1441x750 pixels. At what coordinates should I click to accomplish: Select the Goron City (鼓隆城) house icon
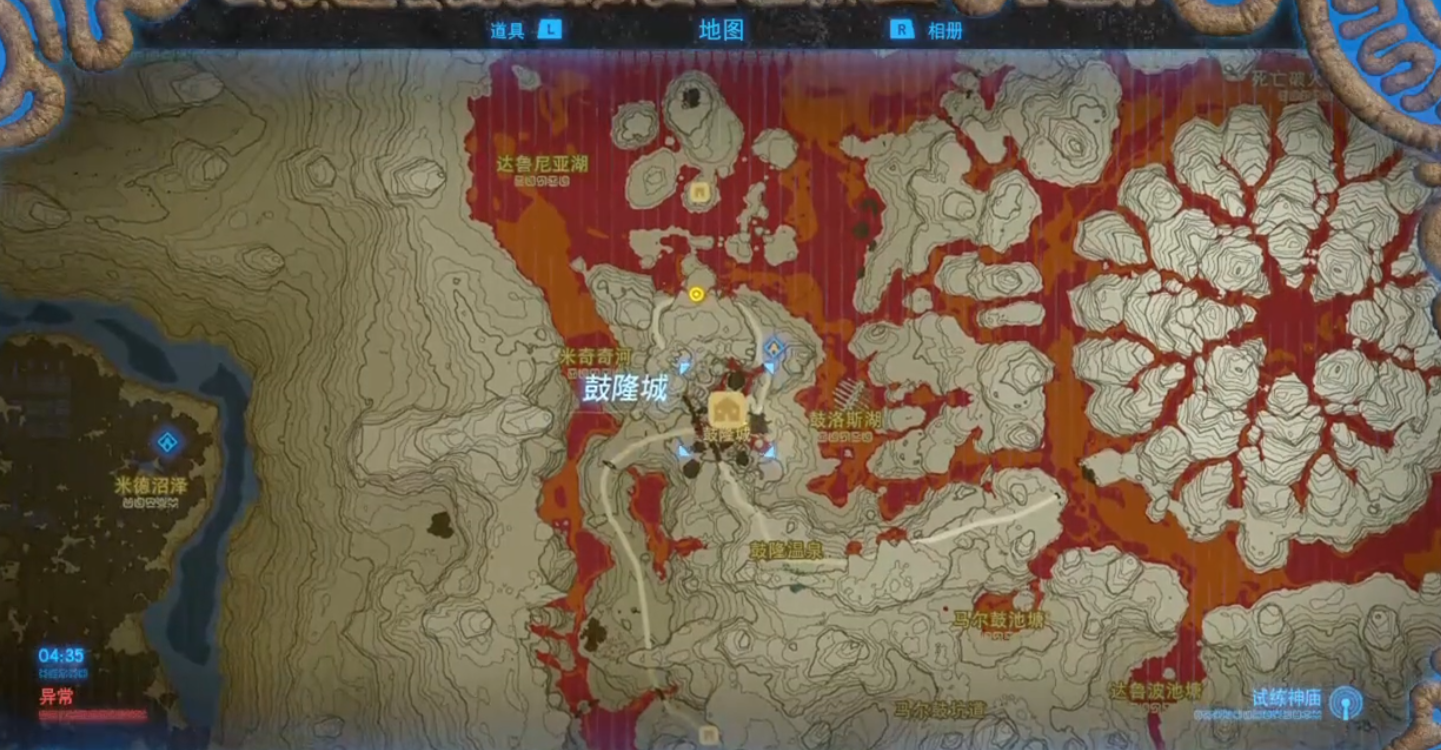[x=726, y=406]
